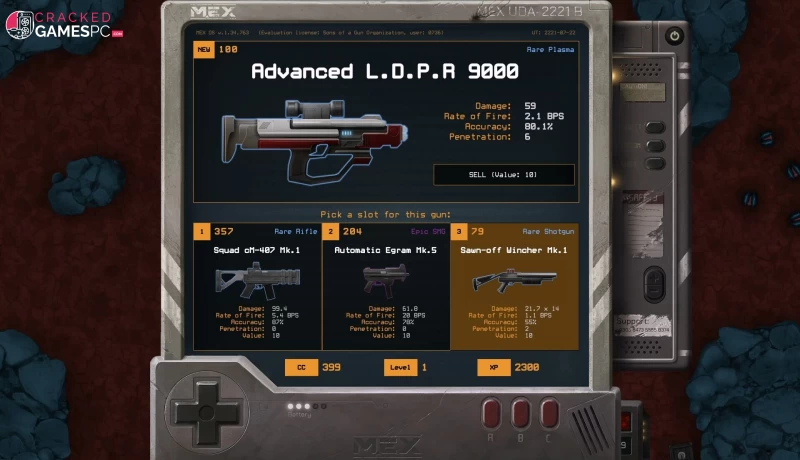Sell the Advanced L.D.P.R 9000 gun
Viewport: 800px width, 460px height.
point(503,174)
